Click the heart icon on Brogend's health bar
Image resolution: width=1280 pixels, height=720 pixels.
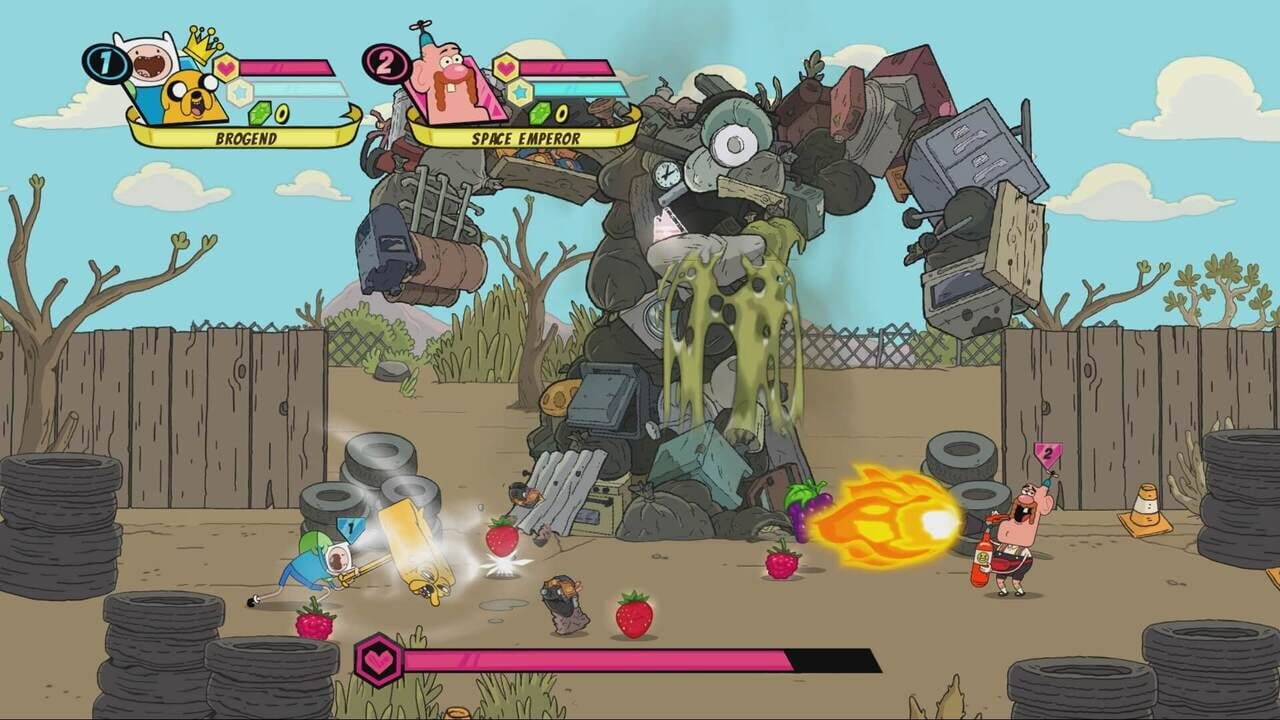[x=226, y=65]
